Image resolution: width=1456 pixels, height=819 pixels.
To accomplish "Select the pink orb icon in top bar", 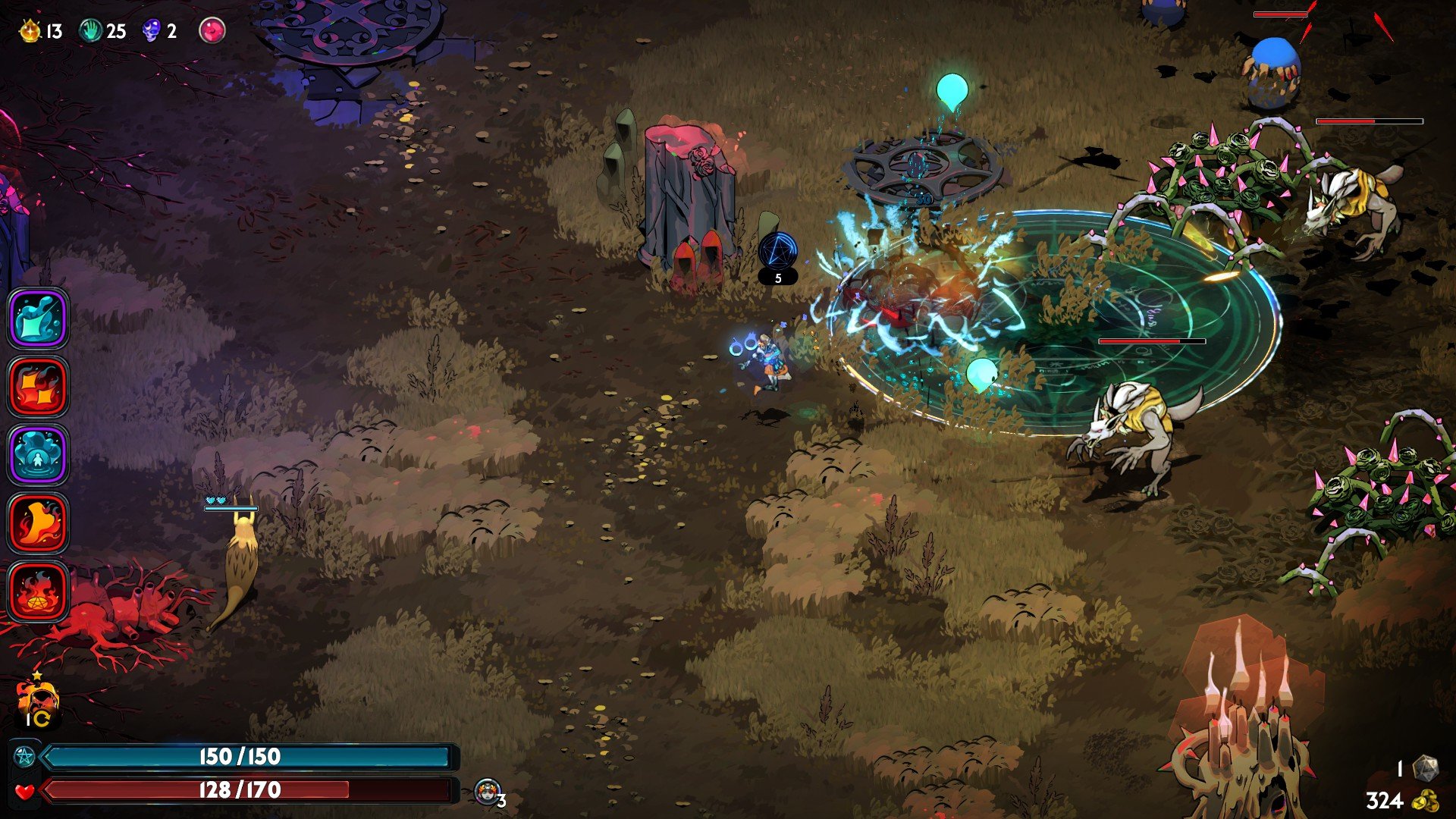I will pos(212,30).
